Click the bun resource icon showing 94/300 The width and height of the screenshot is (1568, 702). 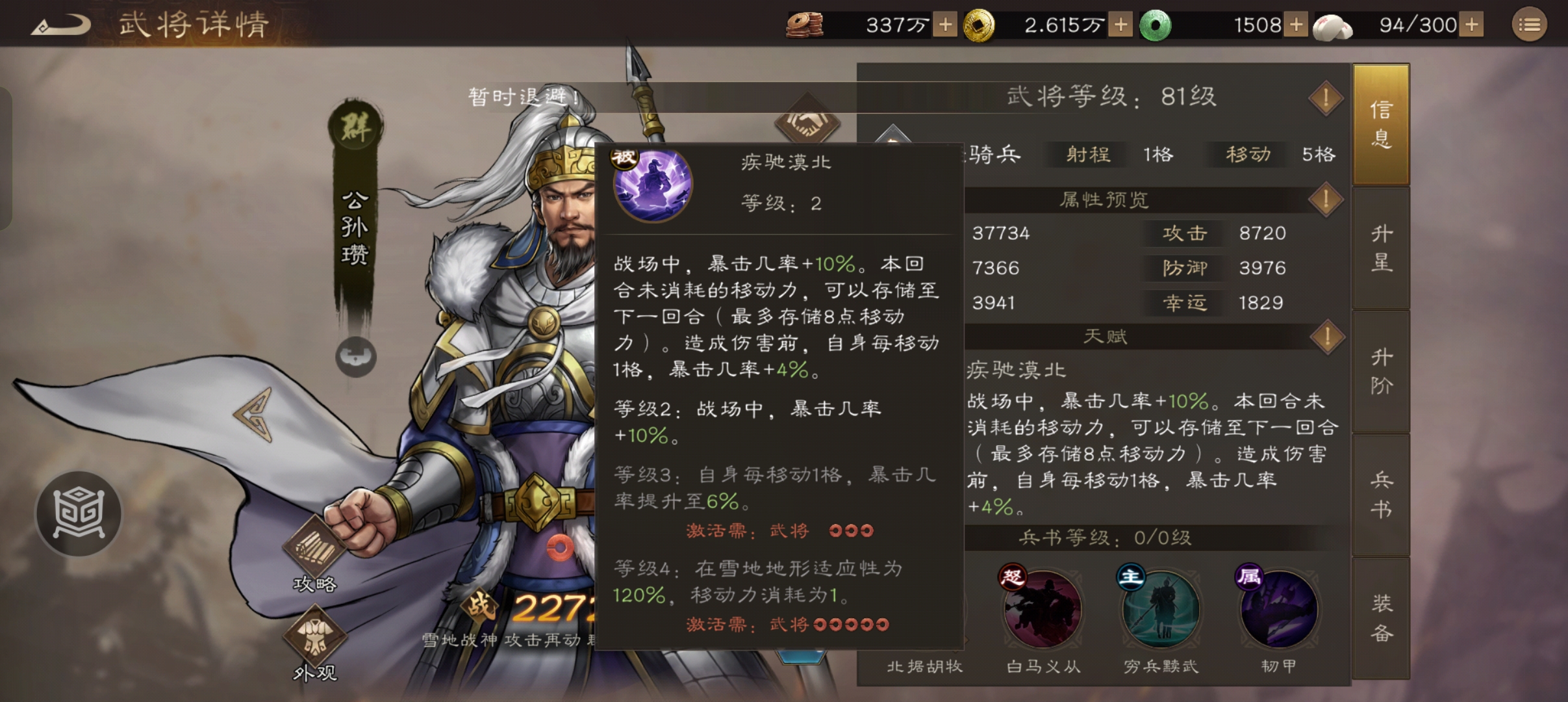(1333, 25)
